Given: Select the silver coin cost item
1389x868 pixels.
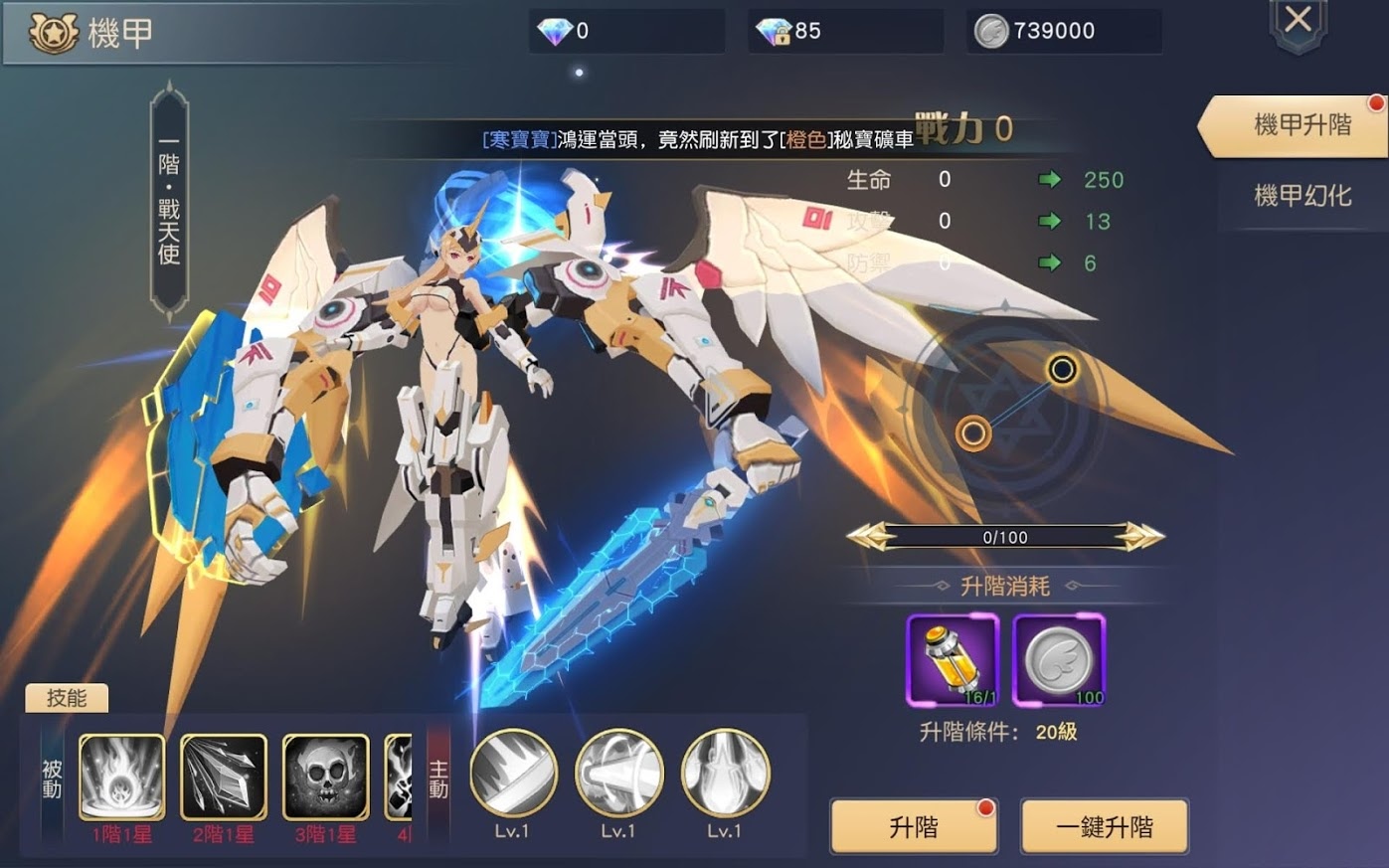Looking at the screenshot, I should 1058,659.
